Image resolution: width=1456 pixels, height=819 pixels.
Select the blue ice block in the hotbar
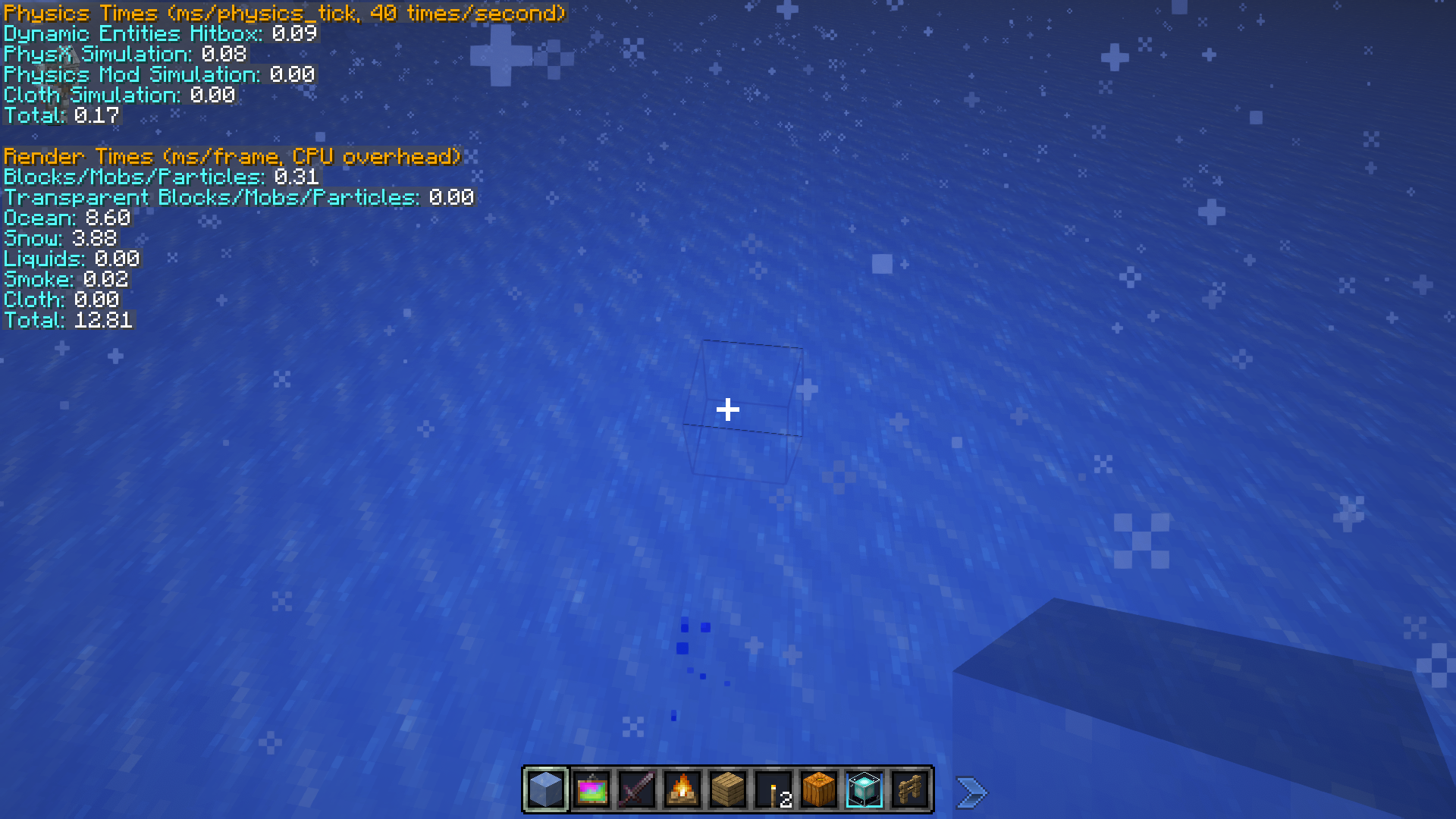[545, 789]
